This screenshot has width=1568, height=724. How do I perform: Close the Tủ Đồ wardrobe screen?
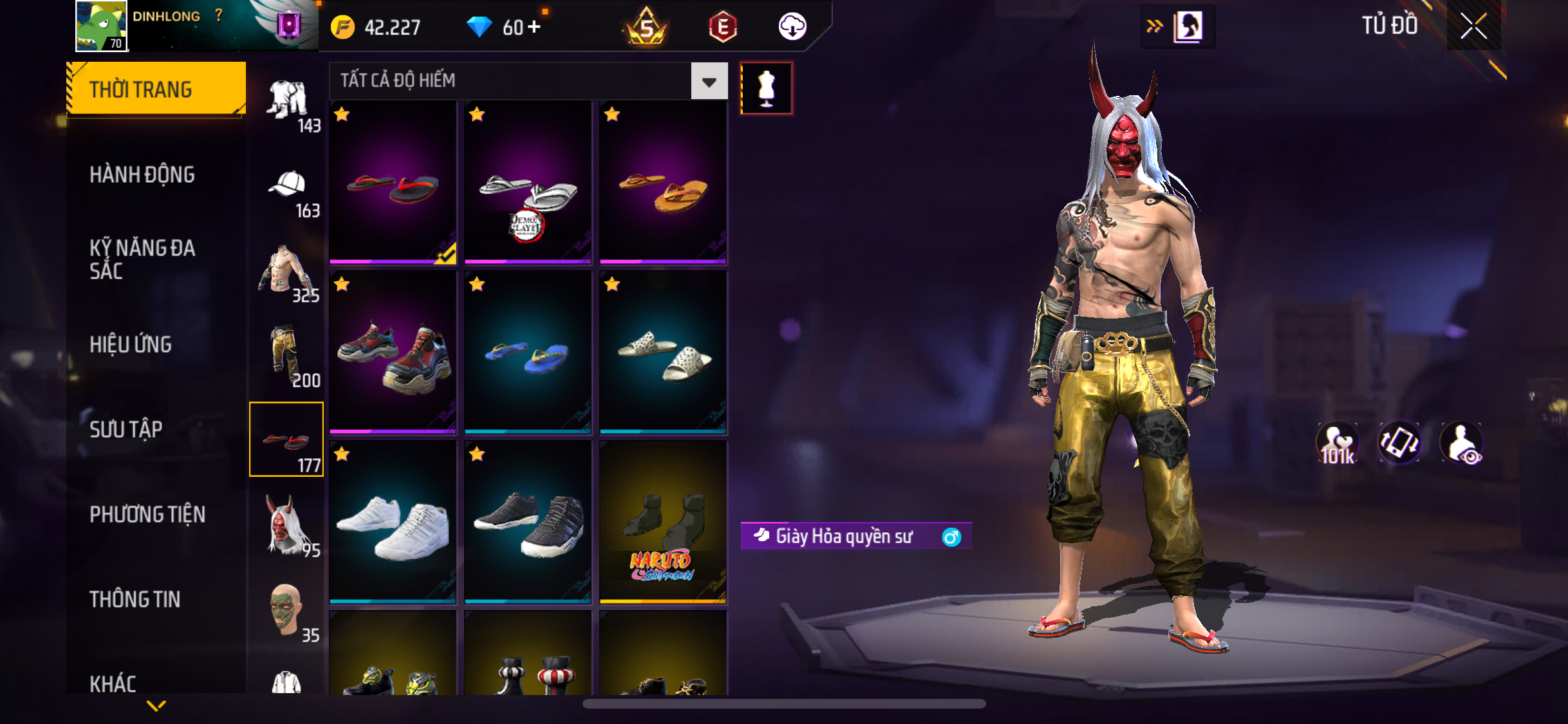[1473, 26]
